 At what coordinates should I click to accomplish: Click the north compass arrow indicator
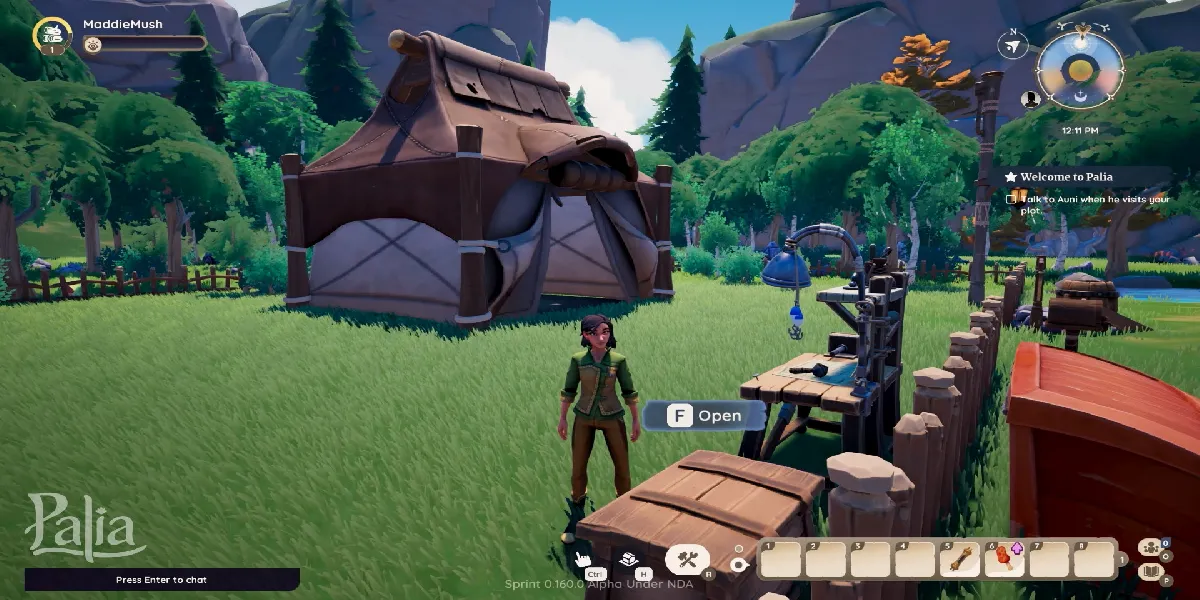pyautogui.click(x=1013, y=45)
